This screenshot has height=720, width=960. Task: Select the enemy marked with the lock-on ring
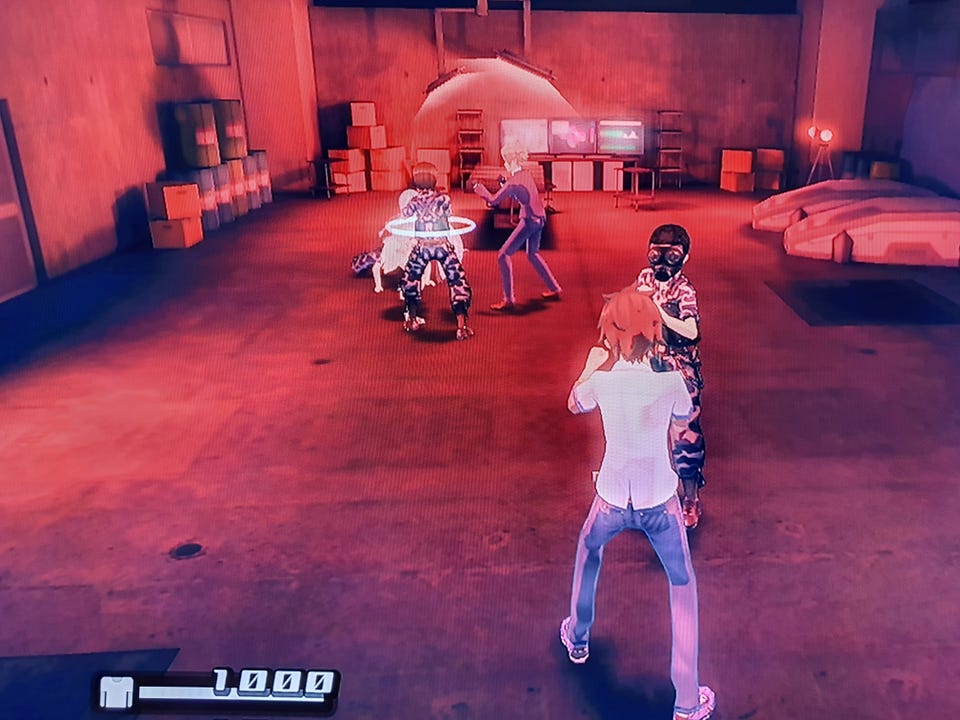point(431,250)
